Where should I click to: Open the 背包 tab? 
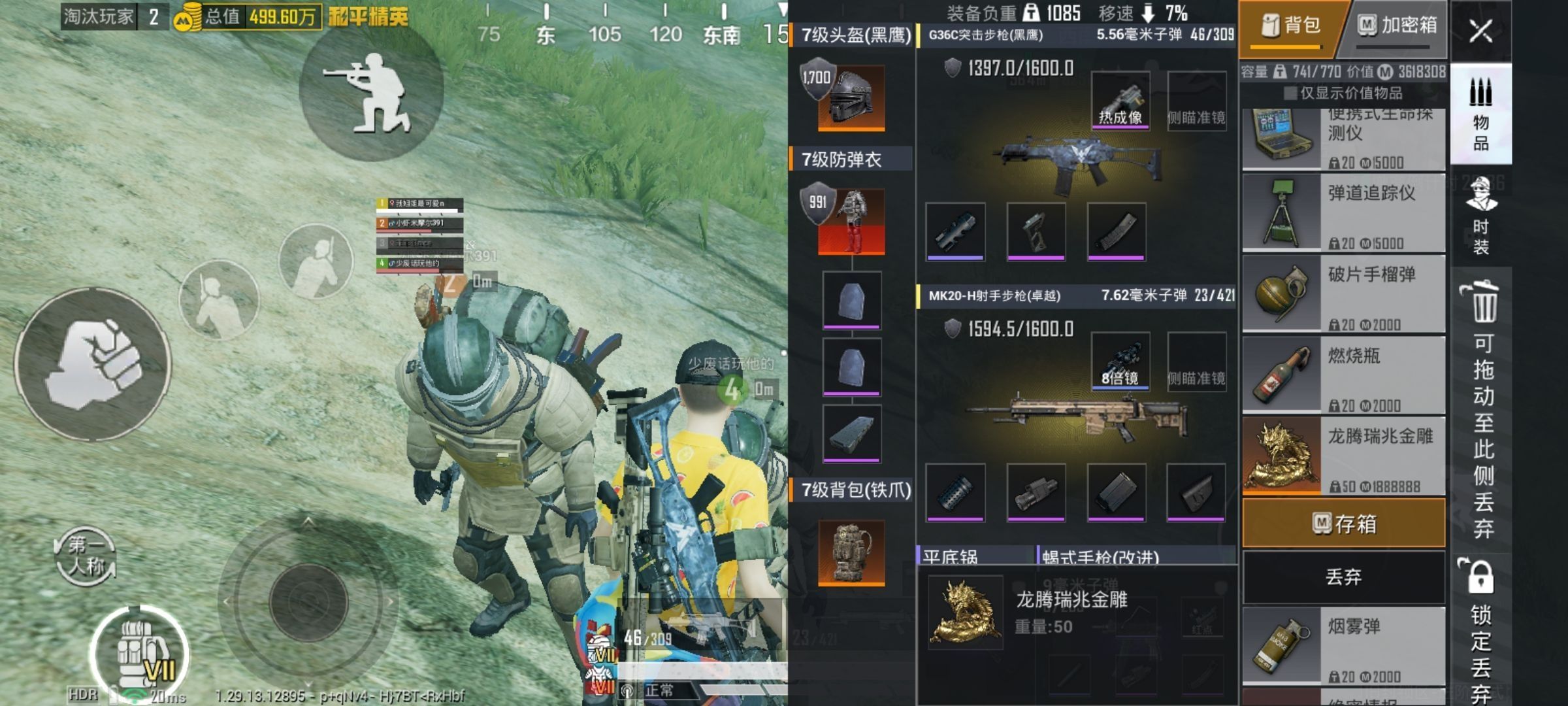[1290, 26]
